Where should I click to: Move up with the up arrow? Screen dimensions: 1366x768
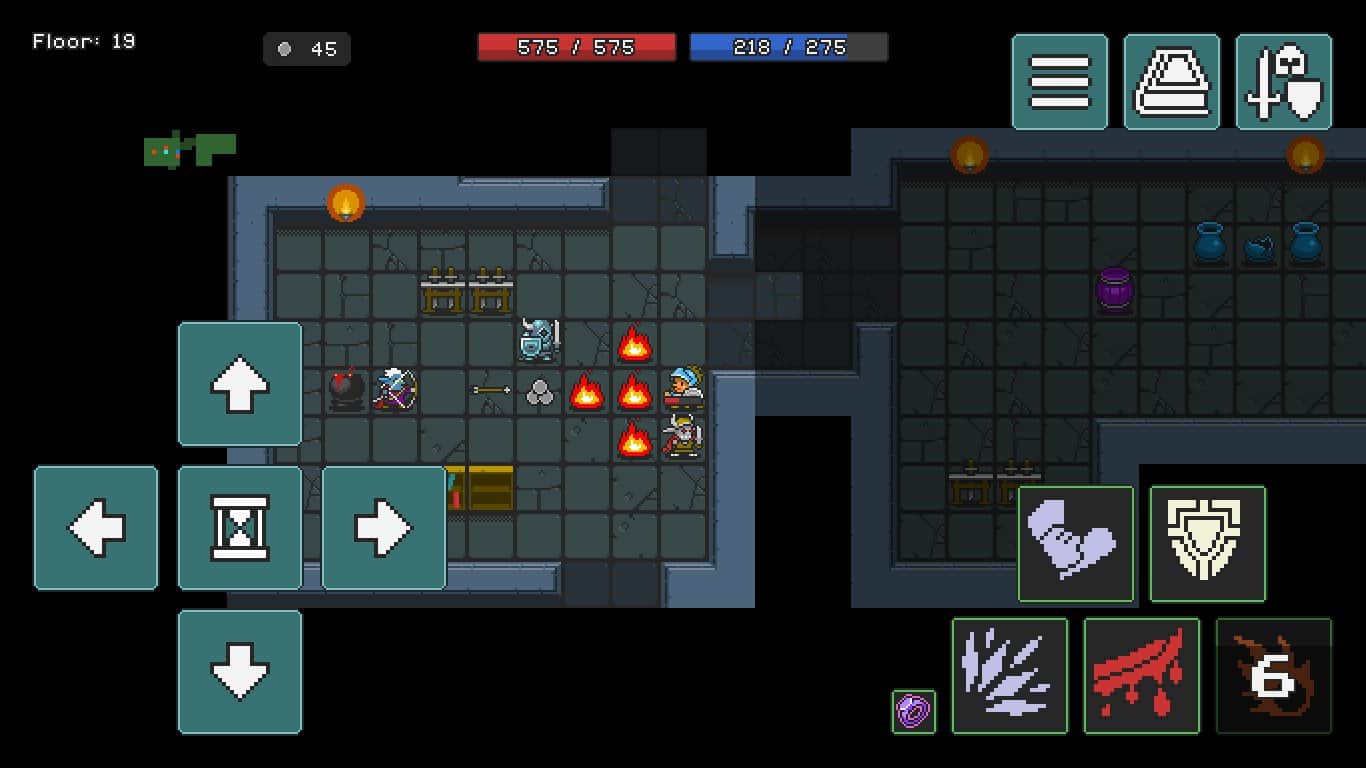240,384
